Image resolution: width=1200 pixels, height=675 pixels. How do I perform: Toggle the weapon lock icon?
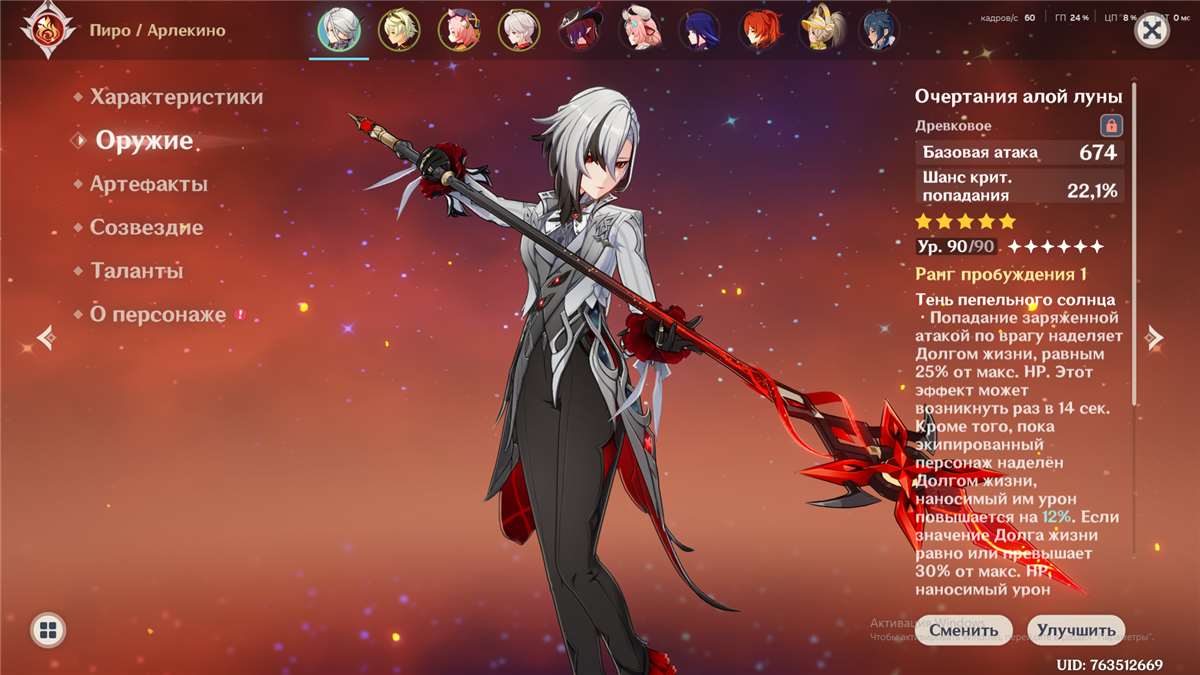click(1111, 126)
